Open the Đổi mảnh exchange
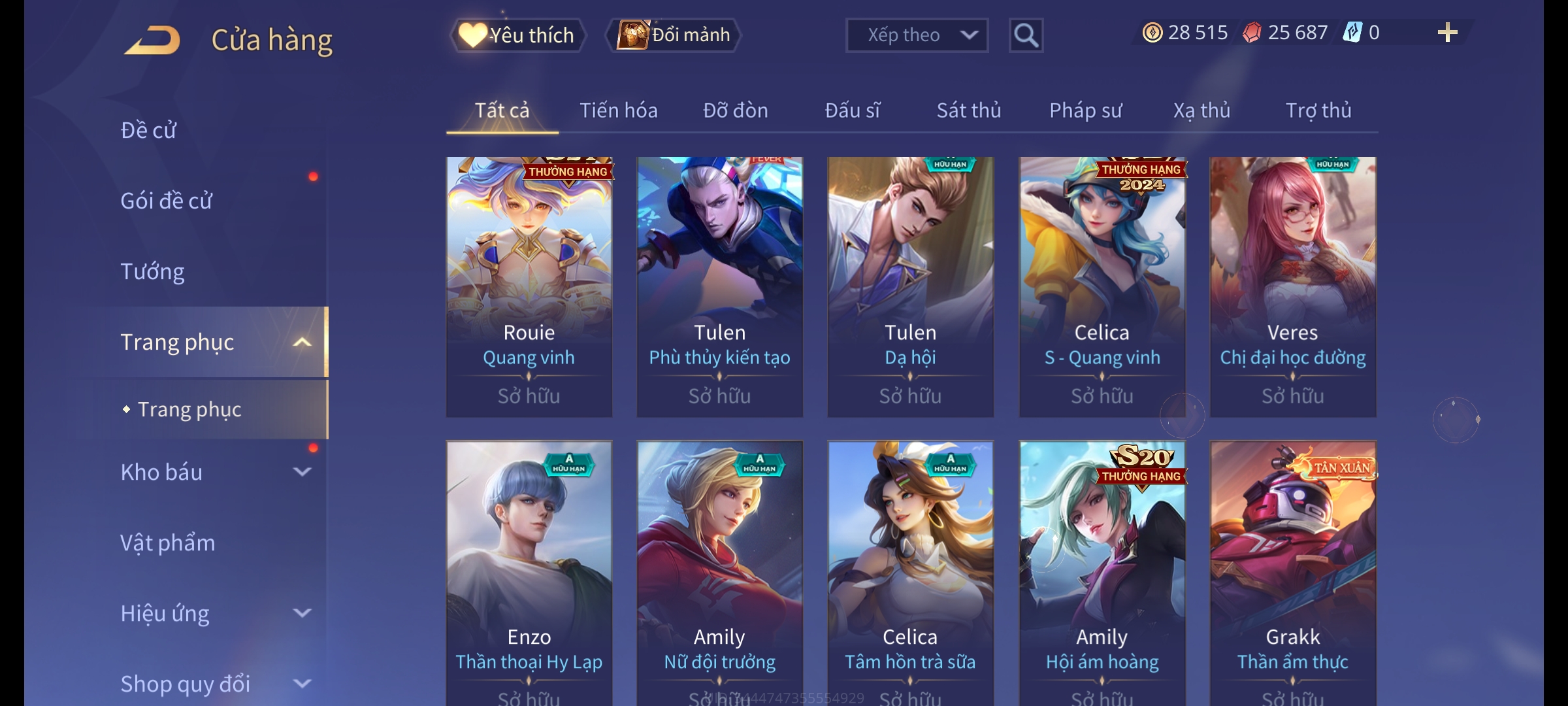1568x706 pixels. click(x=674, y=35)
